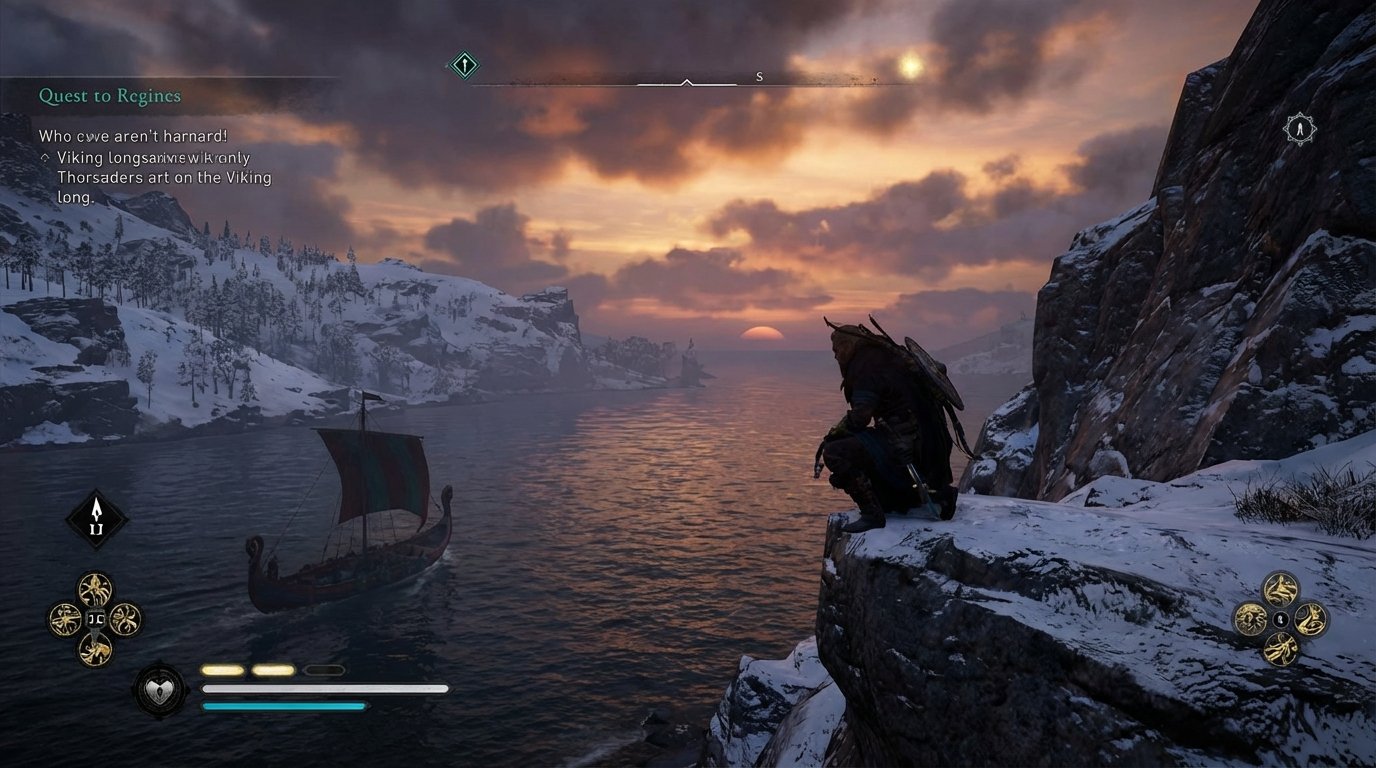Click the heart-shaped armor indicator
1376x768 pixels.
tap(160, 689)
